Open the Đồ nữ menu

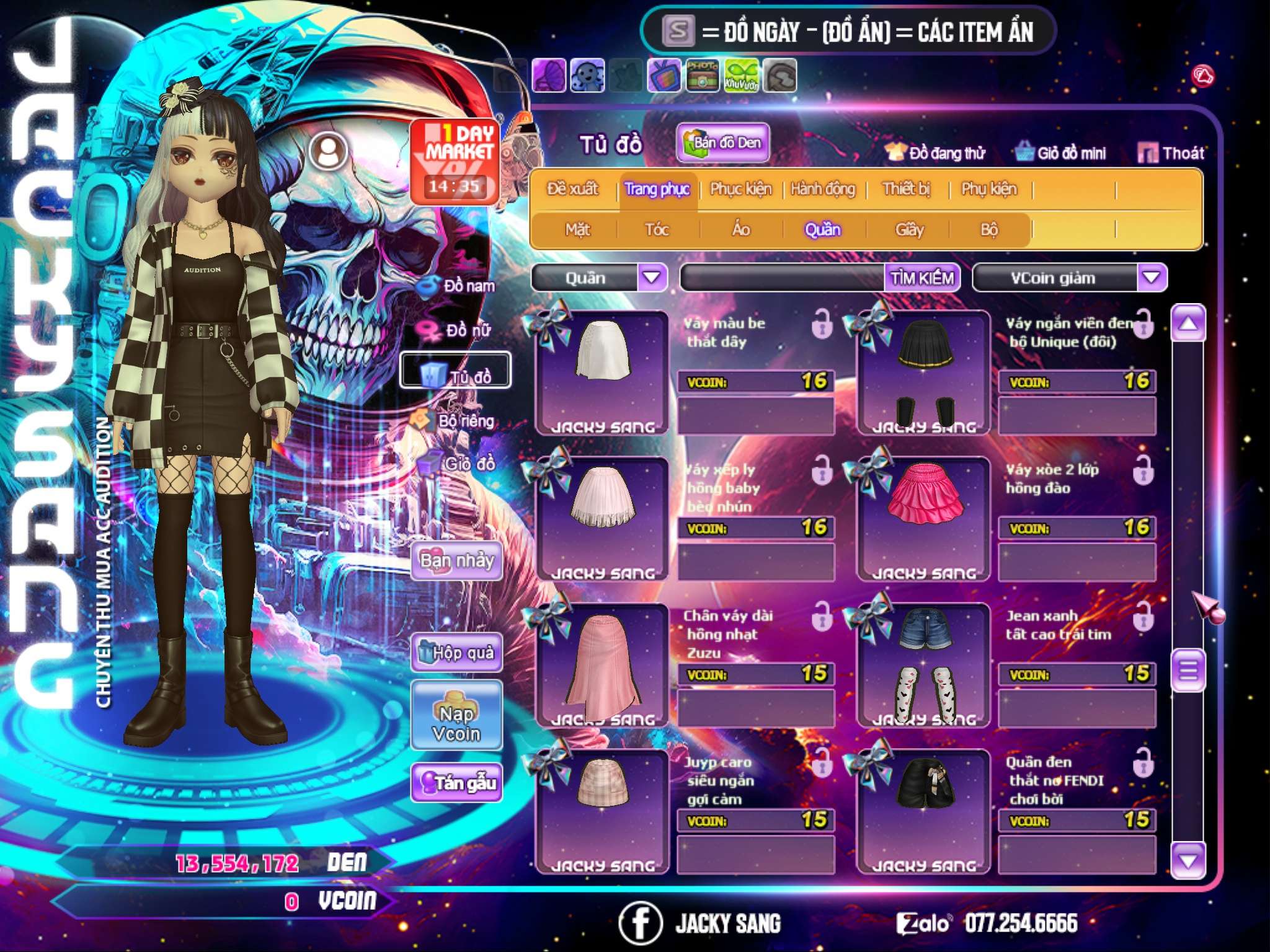[457, 330]
